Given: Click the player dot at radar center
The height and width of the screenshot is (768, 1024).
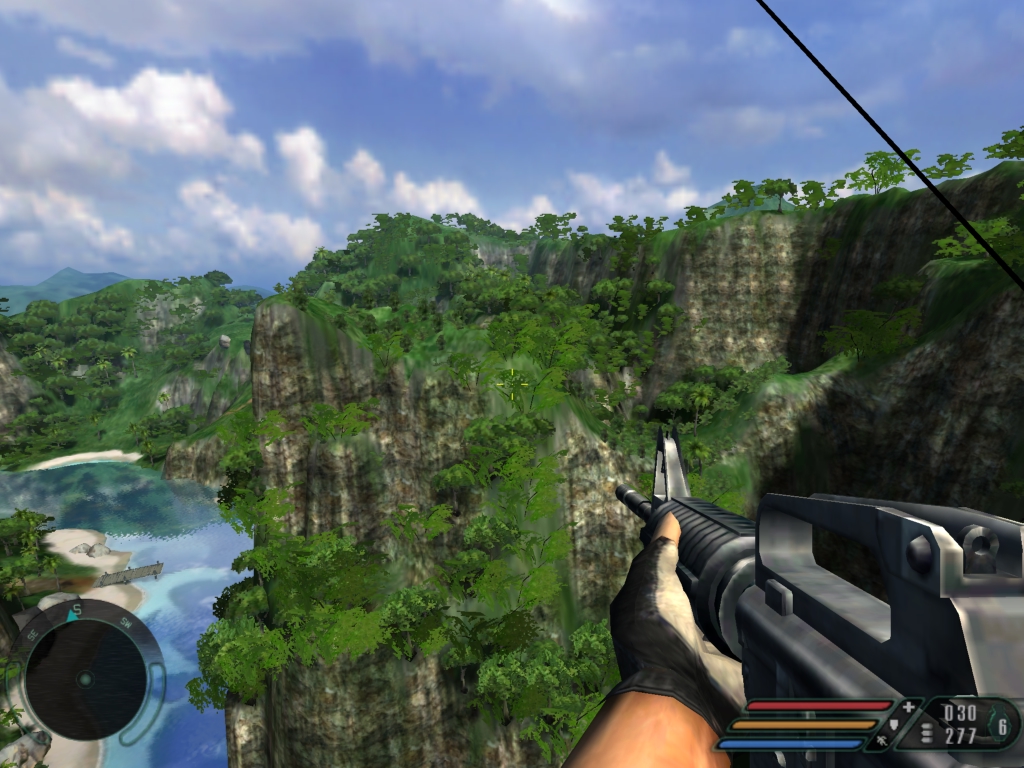Looking at the screenshot, I should (85, 680).
